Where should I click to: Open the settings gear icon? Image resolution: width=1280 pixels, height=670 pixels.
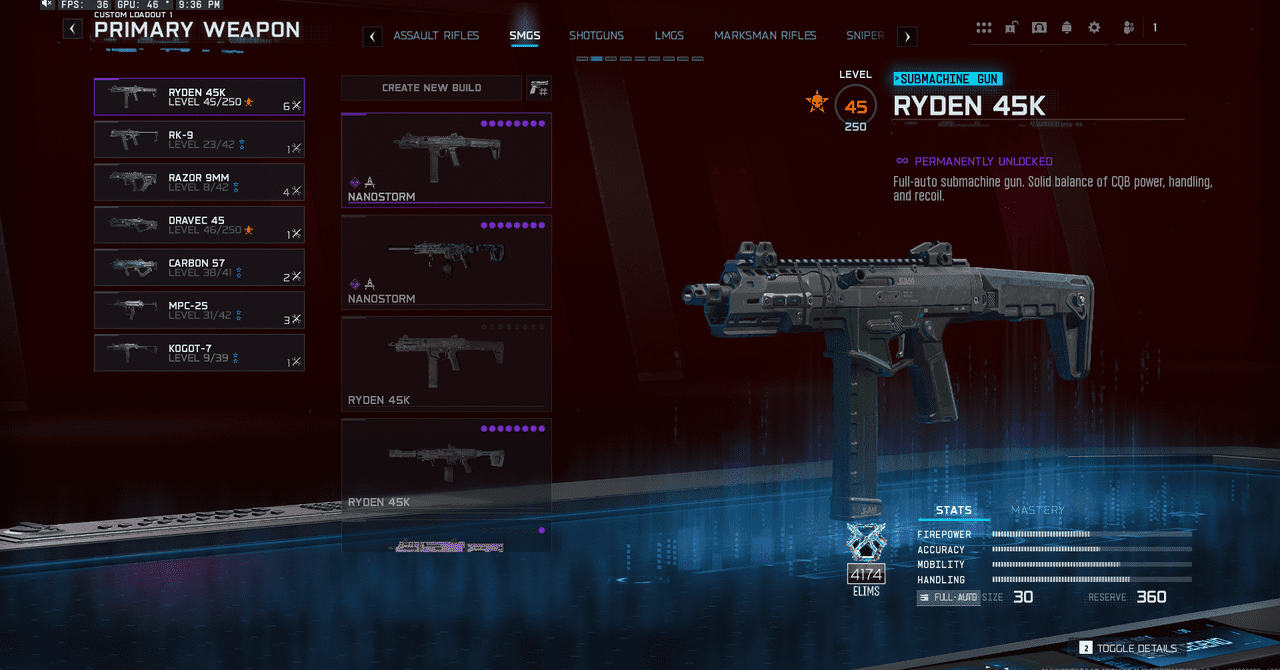click(x=1094, y=28)
